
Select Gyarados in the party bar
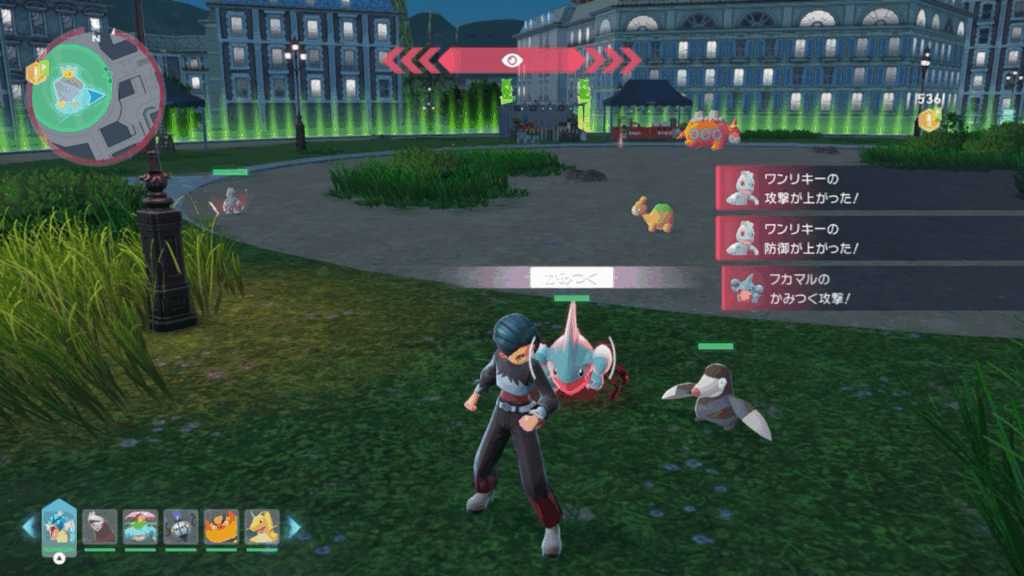59,527
